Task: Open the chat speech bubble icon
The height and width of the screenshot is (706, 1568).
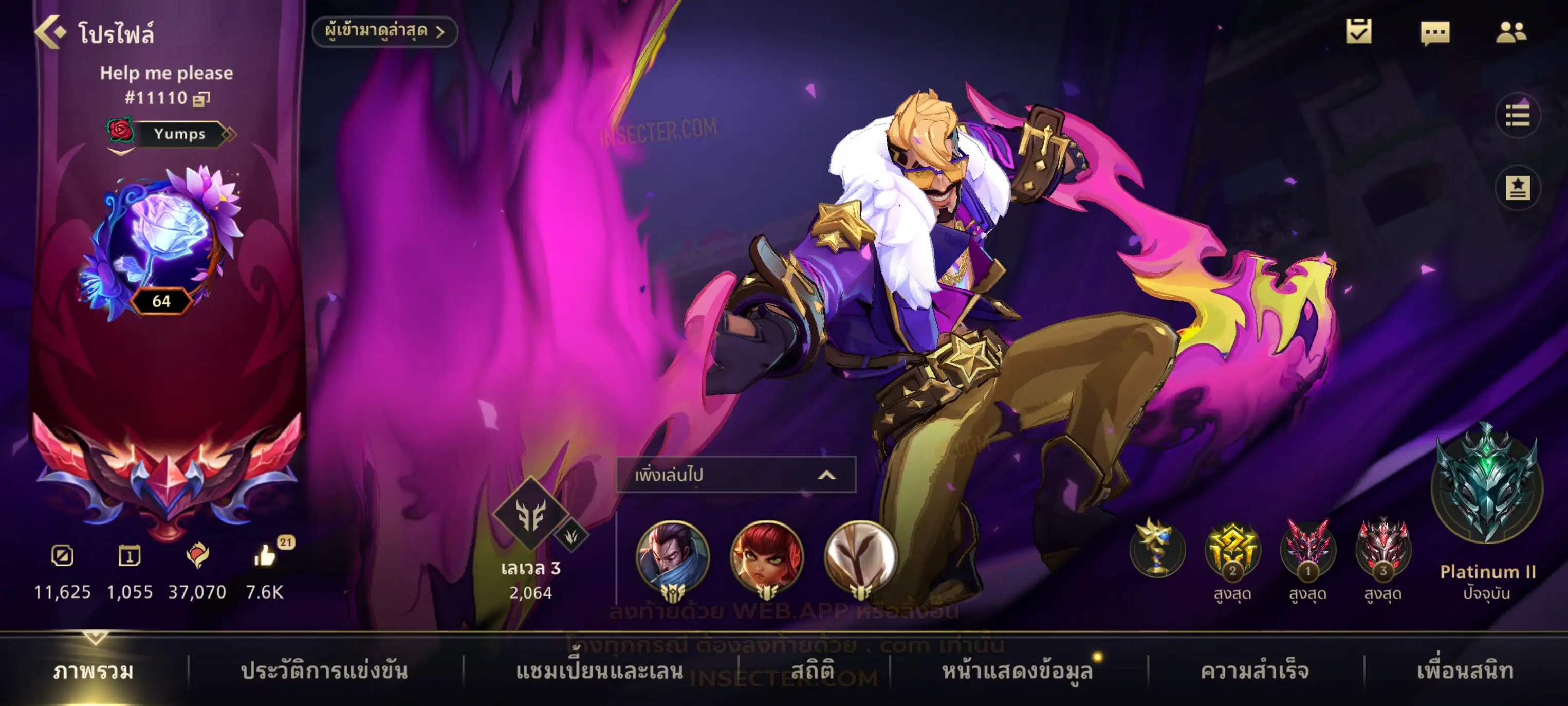Action: click(1435, 33)
